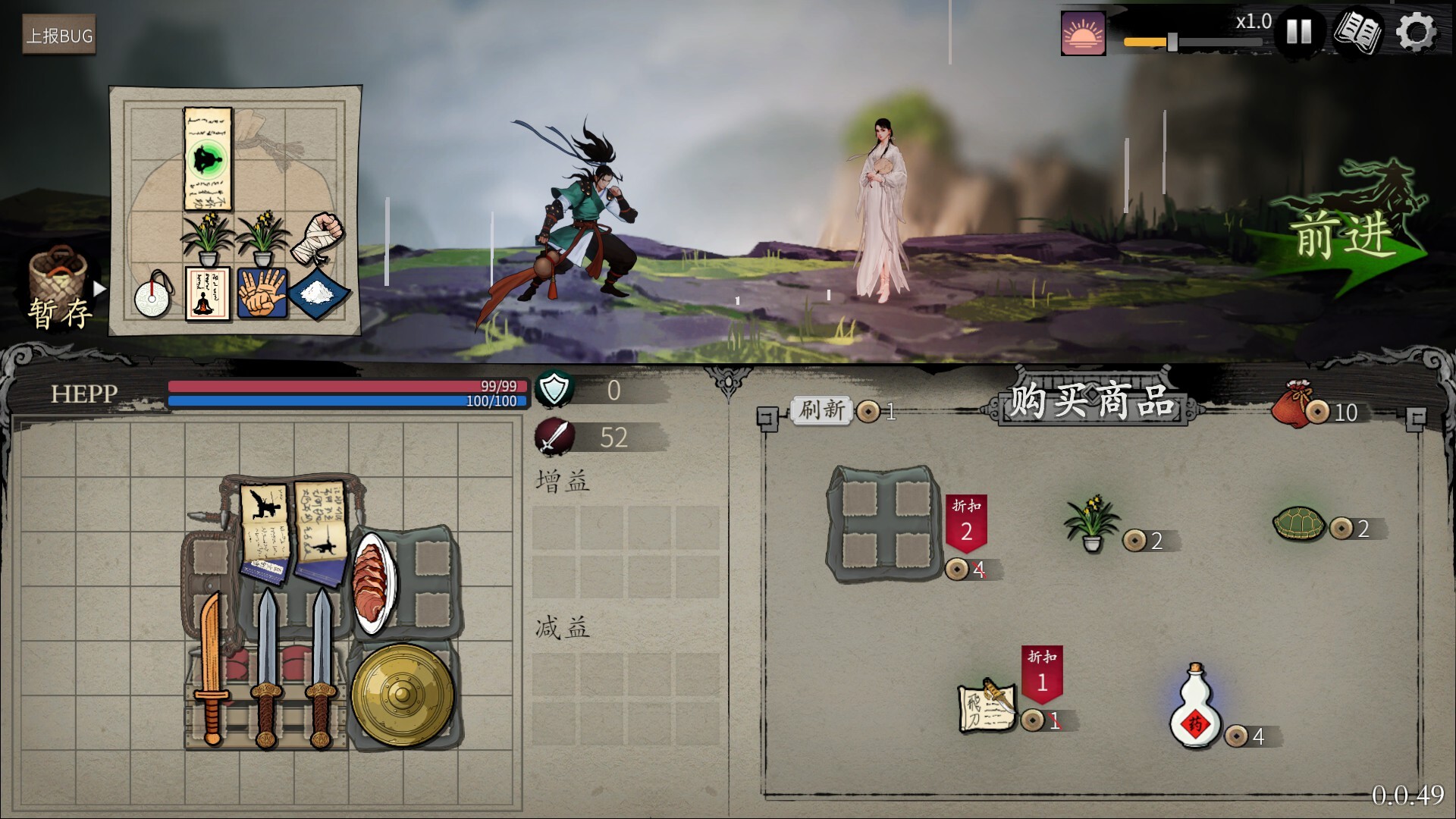Click the sword attack stat icon showing 52
1456x819 pixels.
pos(556,435)
